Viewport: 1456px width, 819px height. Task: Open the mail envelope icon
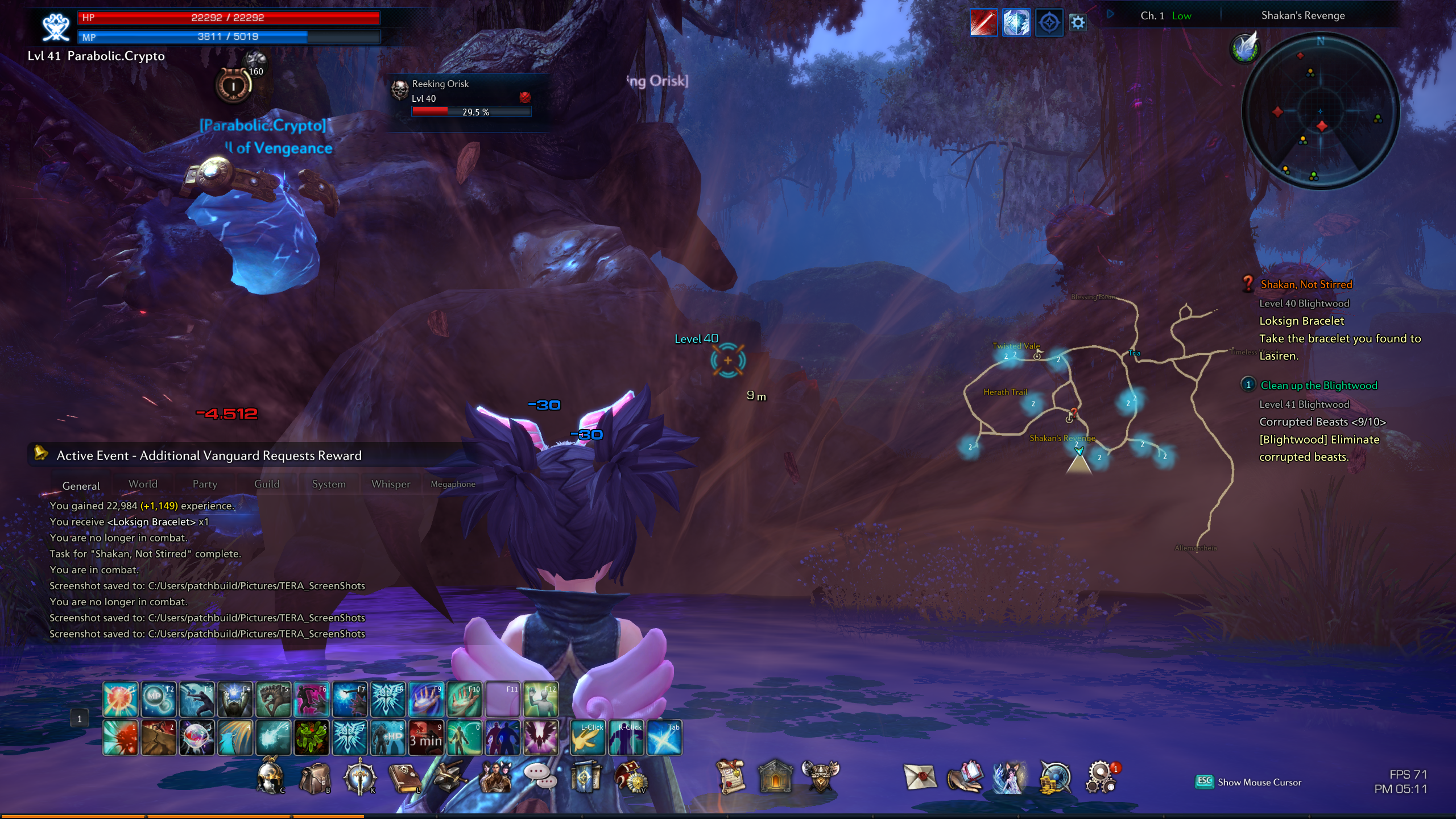920,777
